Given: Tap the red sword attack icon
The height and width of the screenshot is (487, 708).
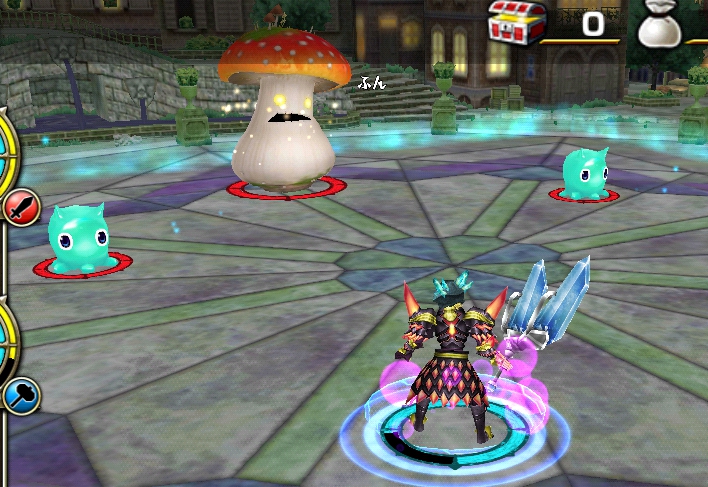Looking at the screenshot, I should point(19,208).
